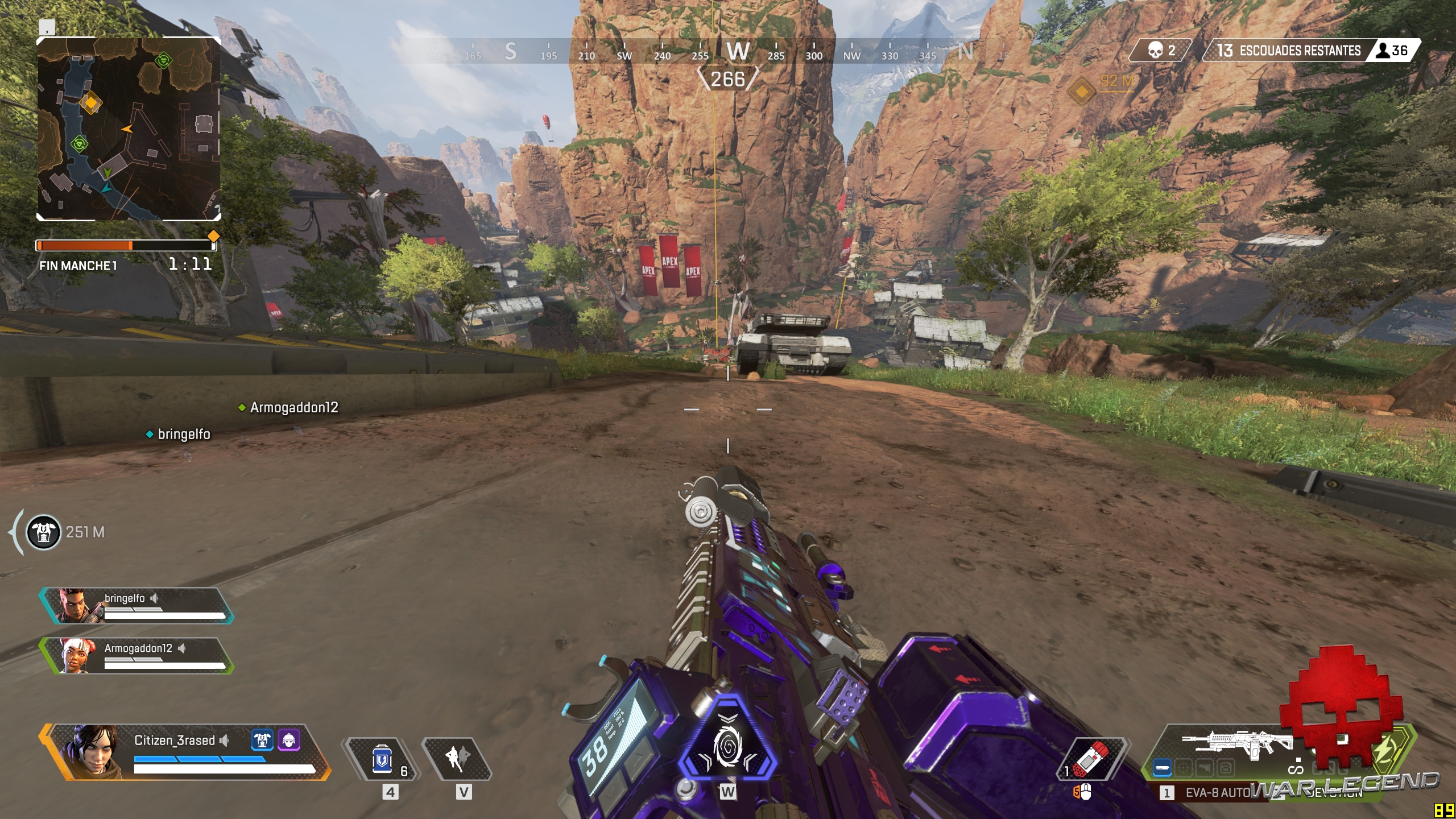
Task: Use the shield cell slot
Action: [382, 759]
